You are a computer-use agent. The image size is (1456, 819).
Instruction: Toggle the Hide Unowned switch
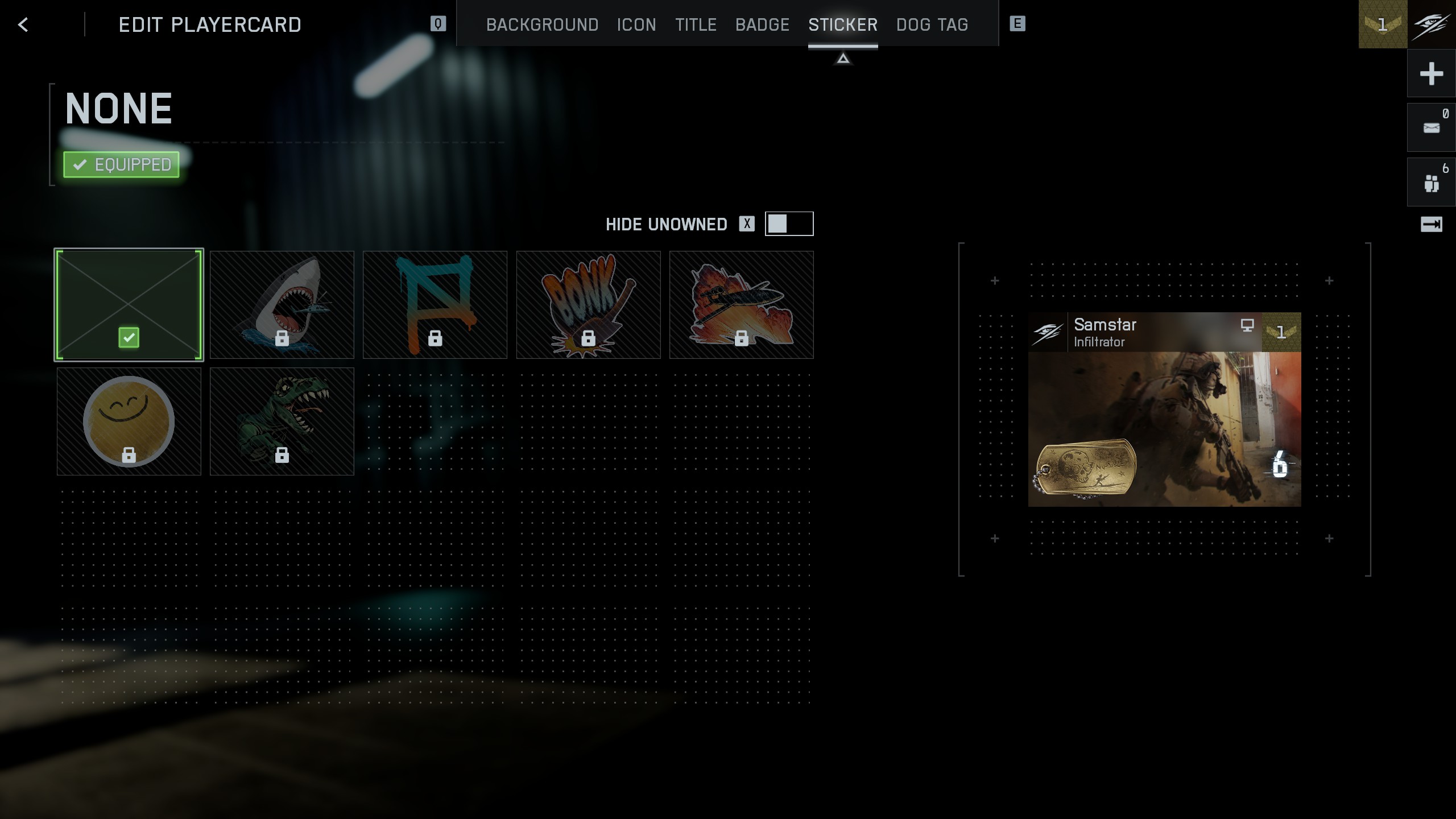789,224
